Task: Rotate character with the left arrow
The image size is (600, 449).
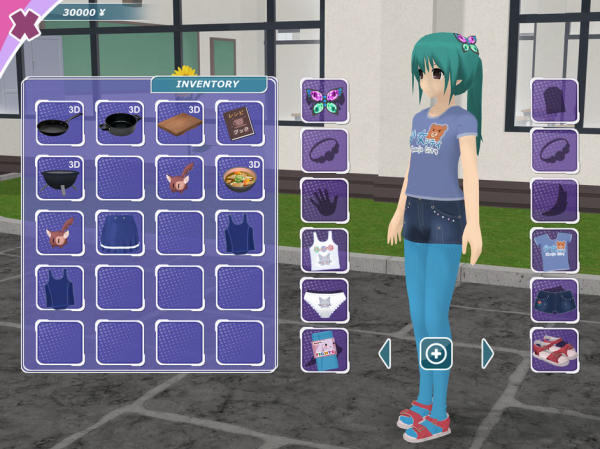Action: [385, 353]
